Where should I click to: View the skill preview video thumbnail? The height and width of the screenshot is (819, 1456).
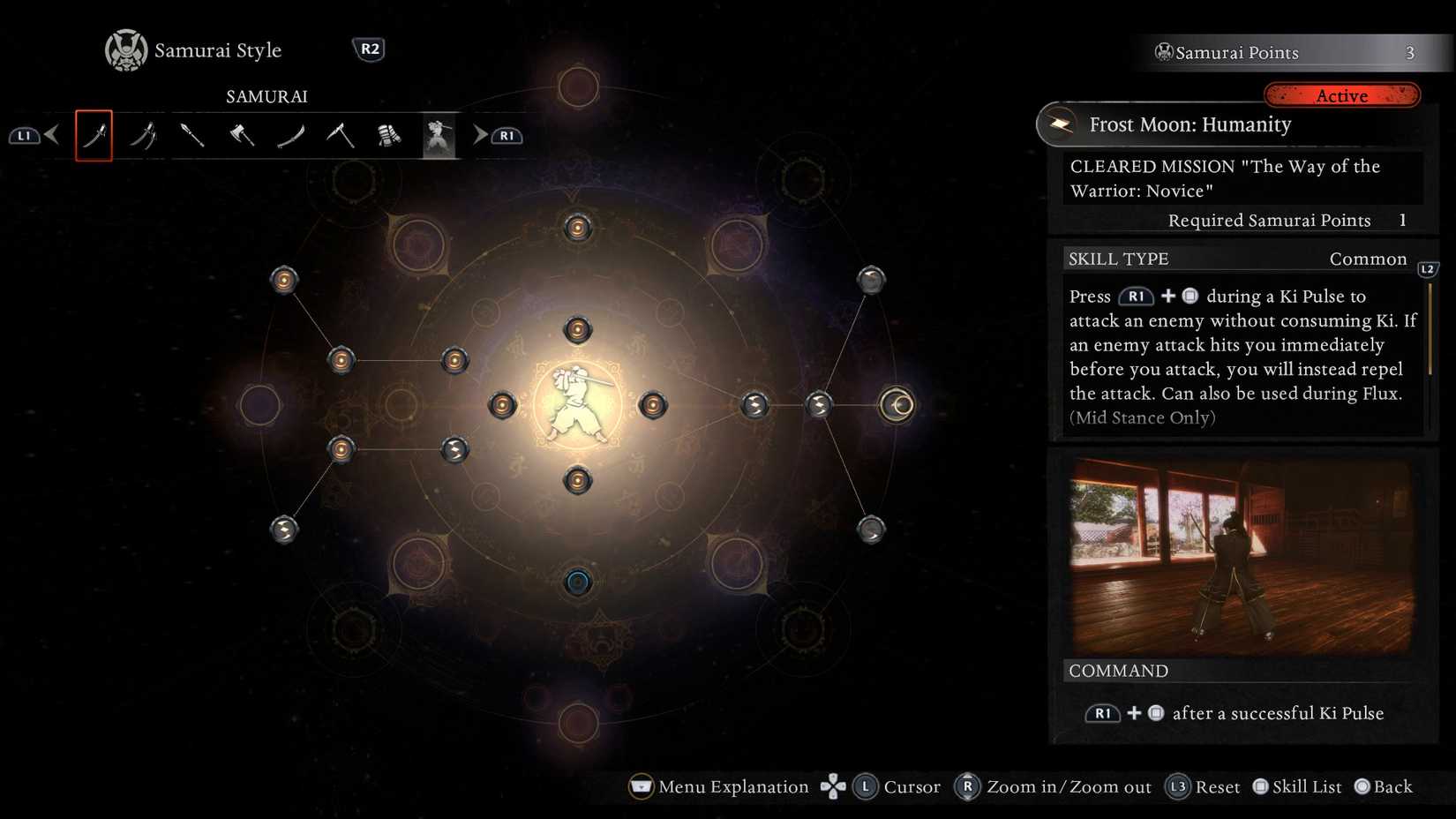1239,554
